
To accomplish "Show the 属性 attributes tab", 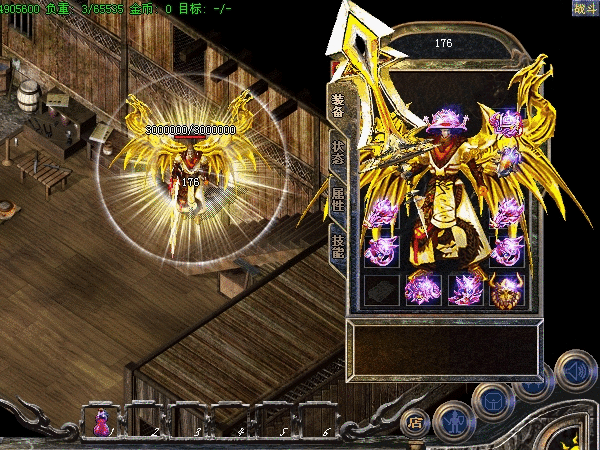I will [x=337, y=196].
